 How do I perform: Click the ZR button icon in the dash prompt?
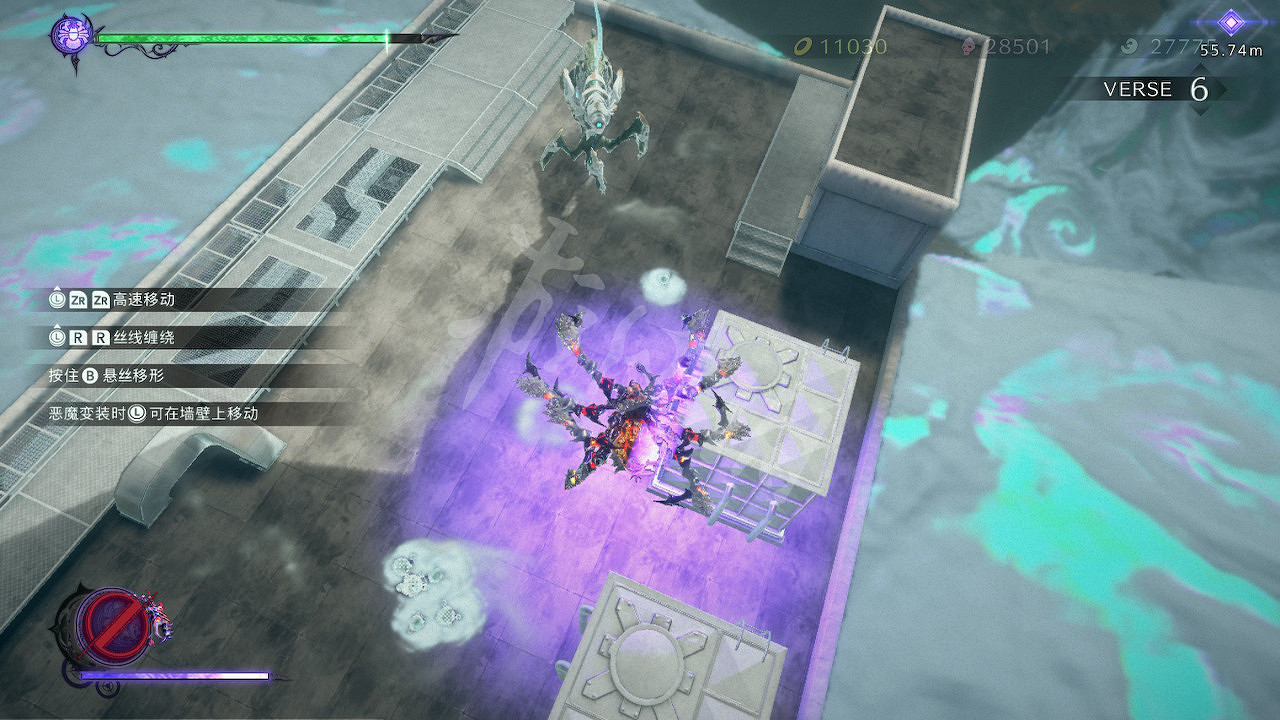[78, 299]
